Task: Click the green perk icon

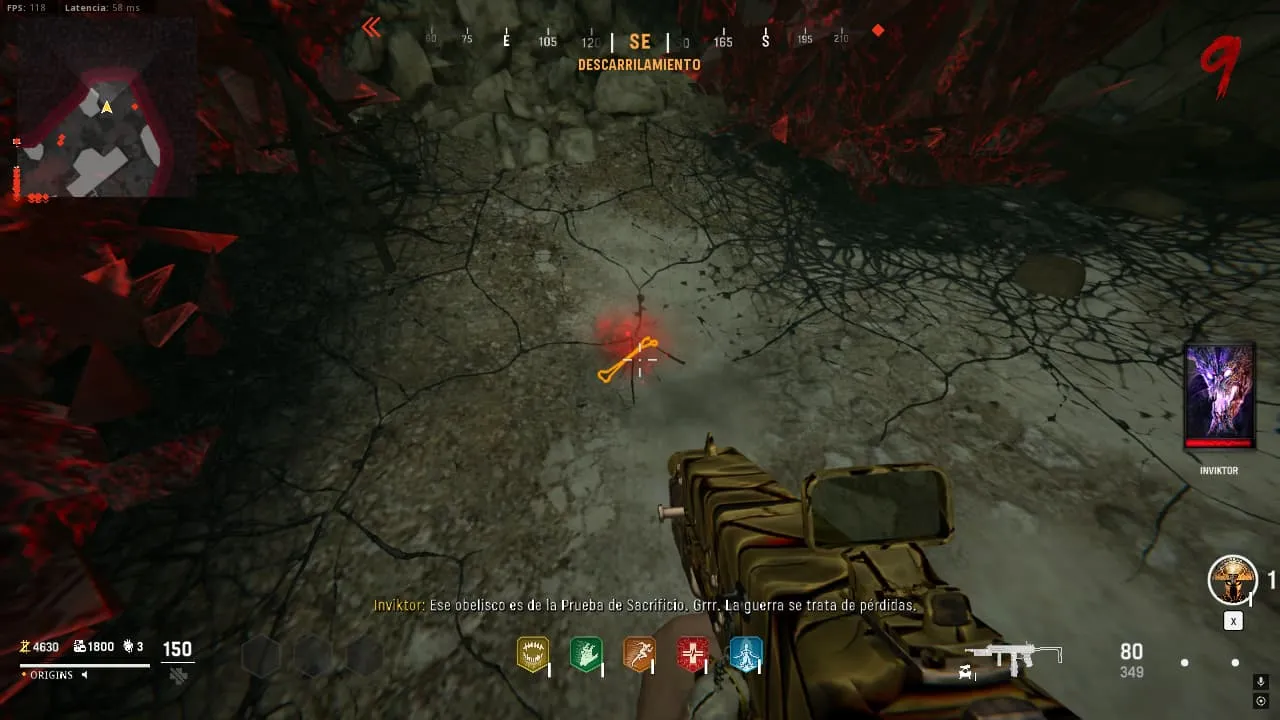Action: [586, 654]
